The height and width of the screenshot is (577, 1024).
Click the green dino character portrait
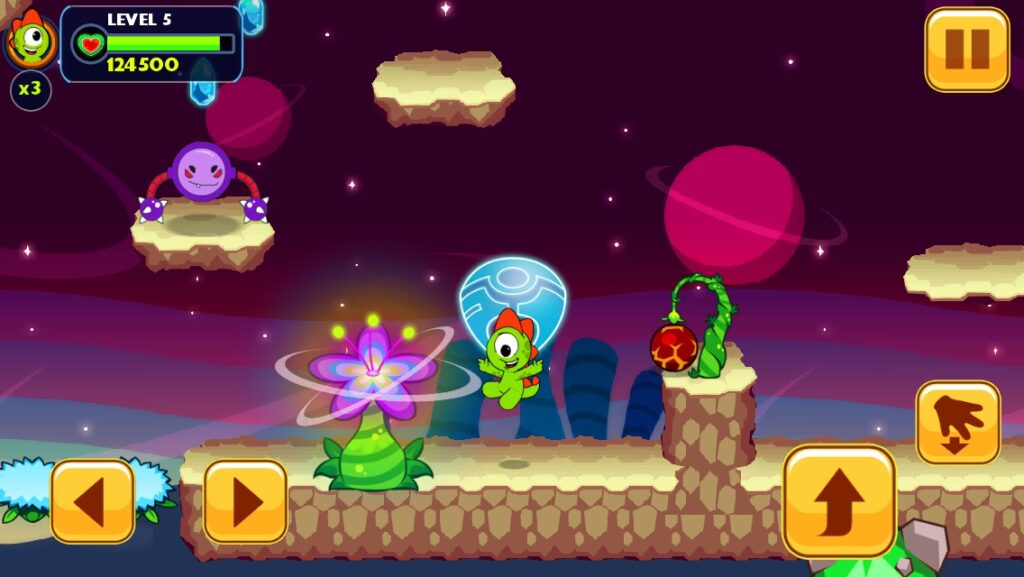coord(32,39)
